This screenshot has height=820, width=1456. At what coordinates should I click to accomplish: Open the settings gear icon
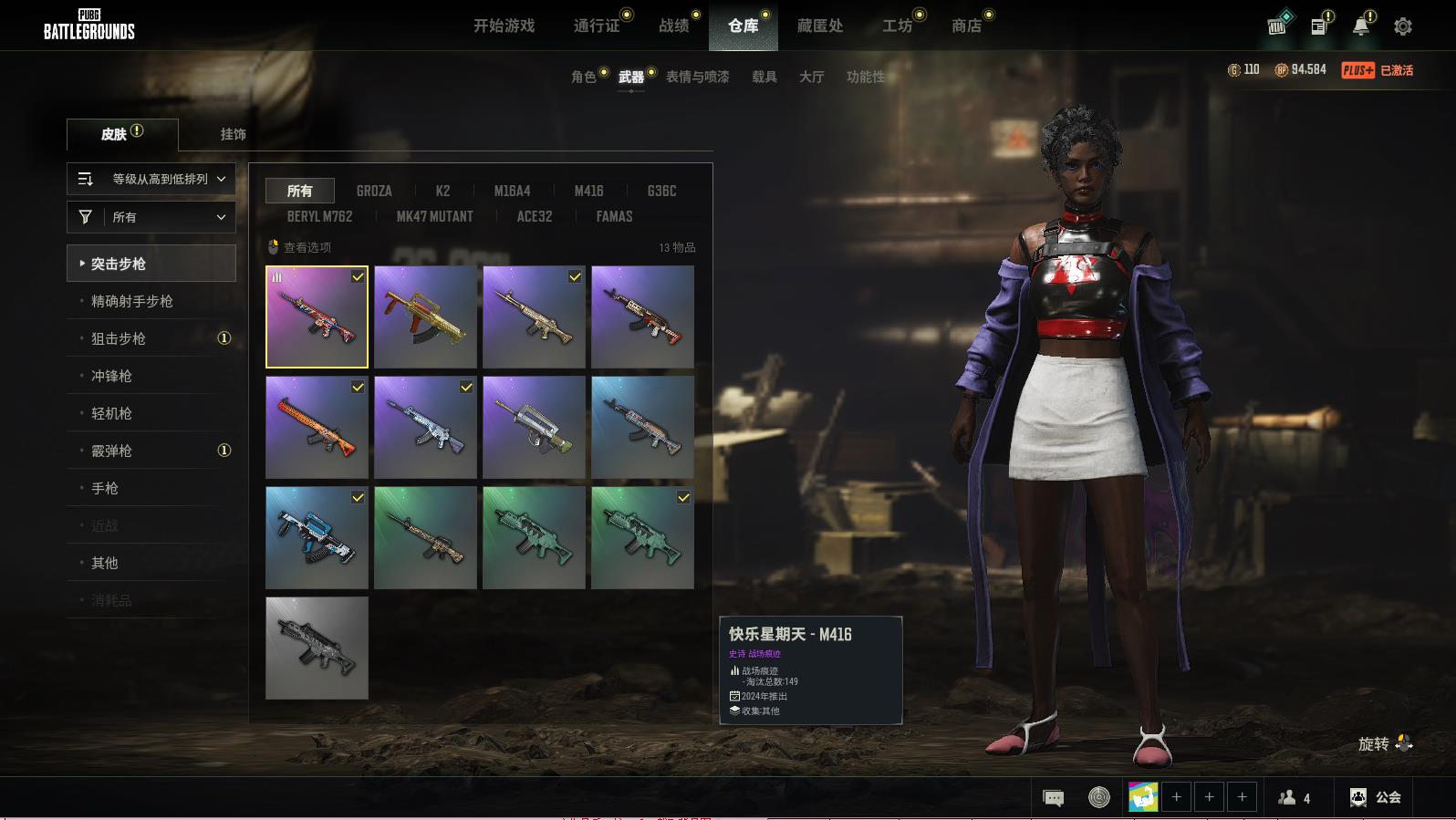[1402, 26]
